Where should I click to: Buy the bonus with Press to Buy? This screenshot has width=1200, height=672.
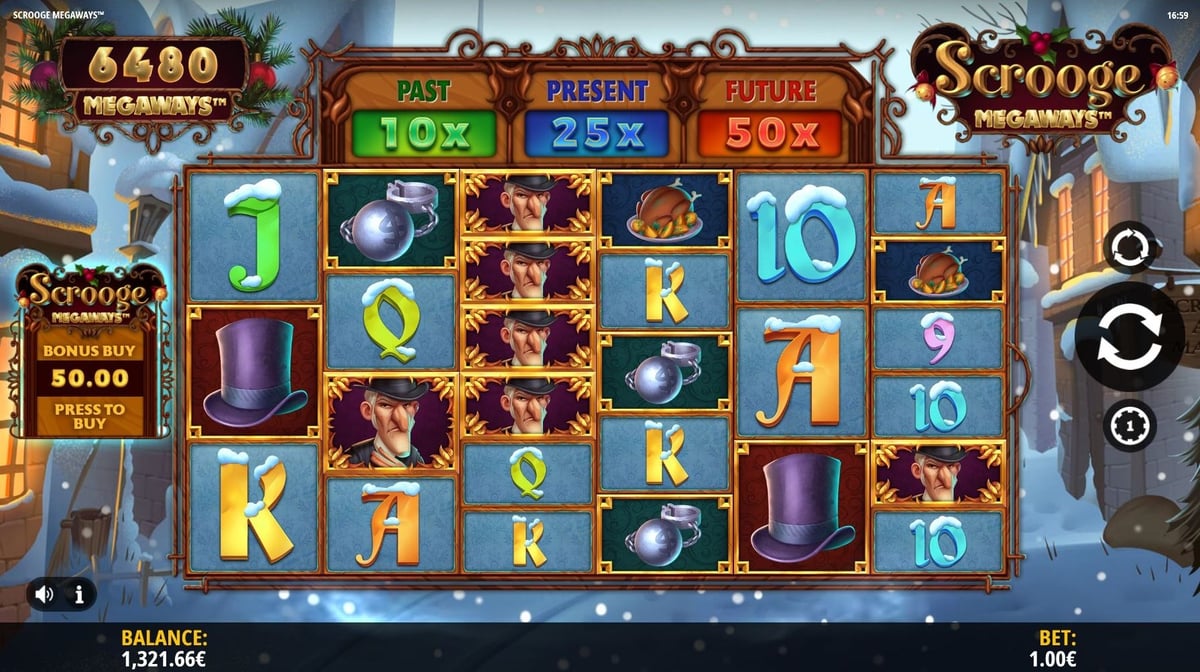(90, 416)
